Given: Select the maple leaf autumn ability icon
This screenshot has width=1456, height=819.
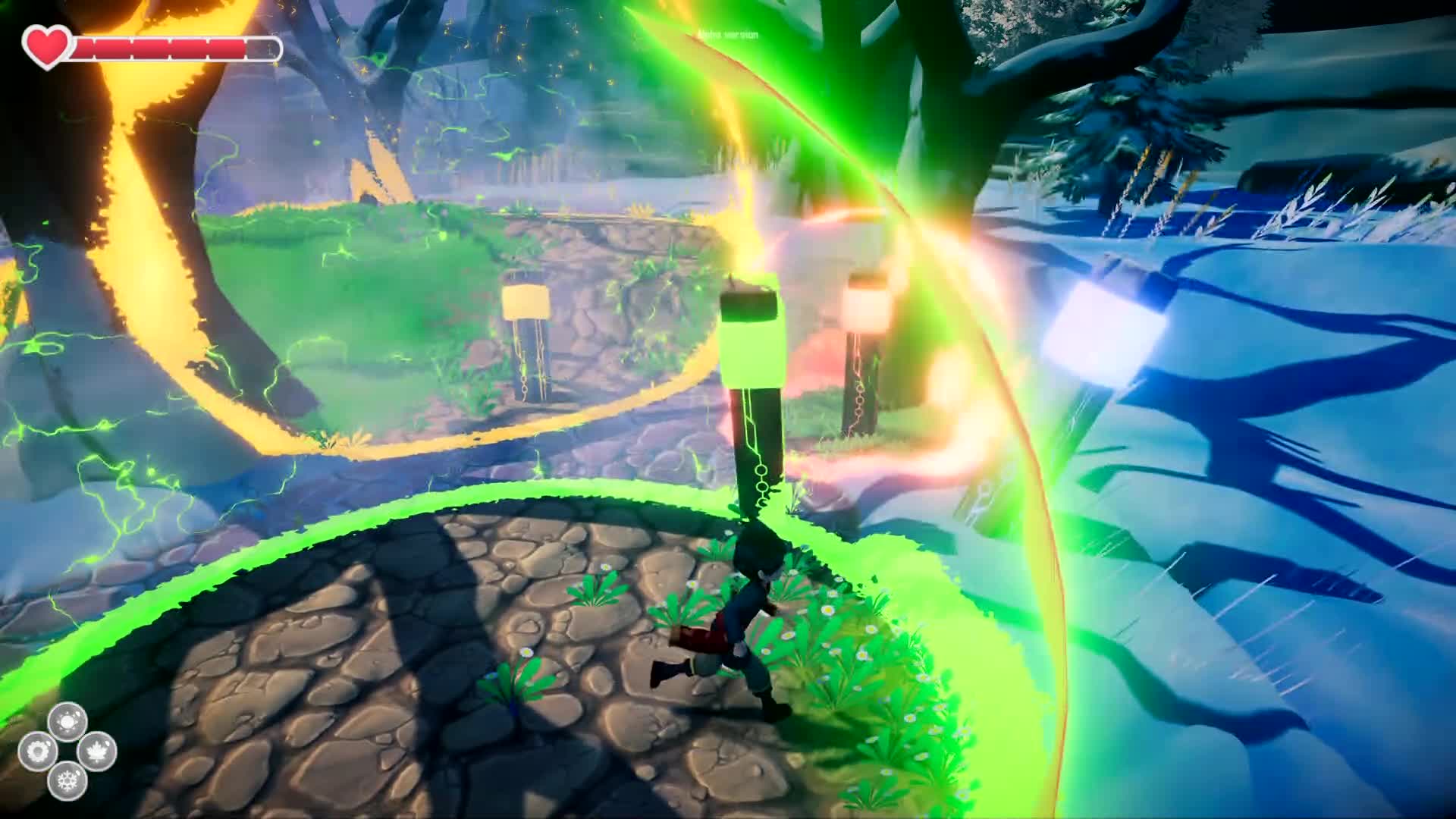Looking at the screenshot, I should click(x=97, y=751).
